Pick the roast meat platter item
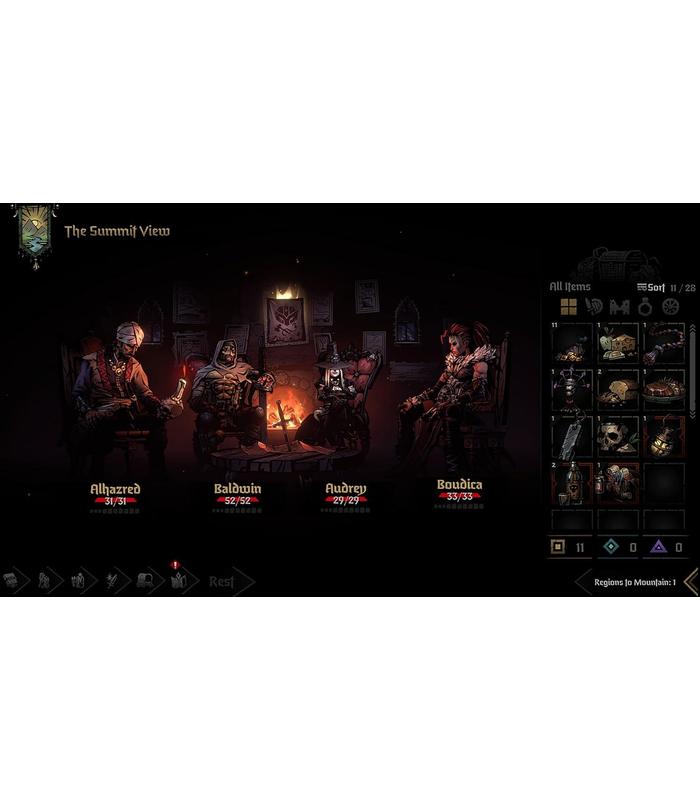This screenshot has width=700, height=800. (664, 388)
